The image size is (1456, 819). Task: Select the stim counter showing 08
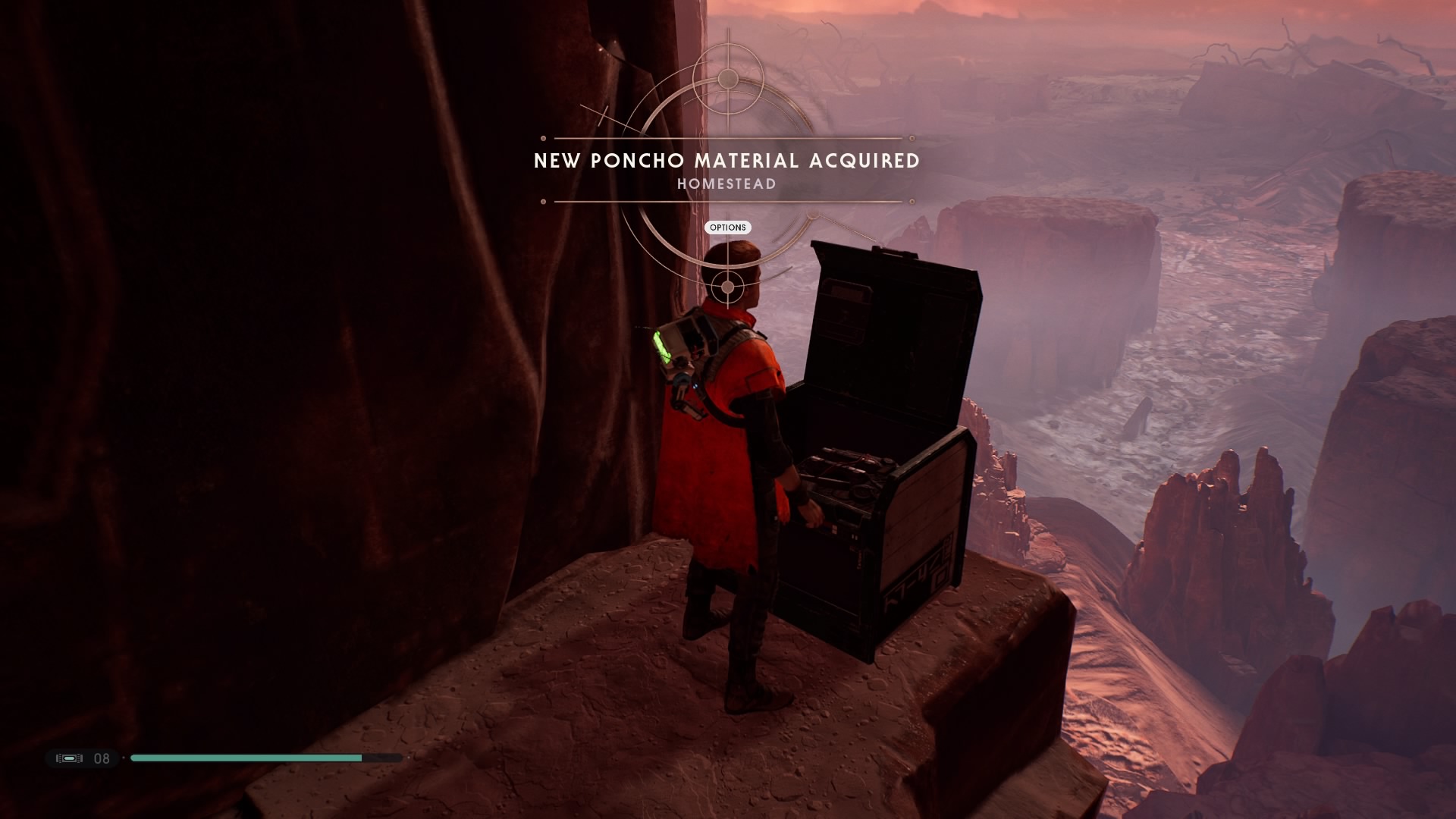click(102, 758)
